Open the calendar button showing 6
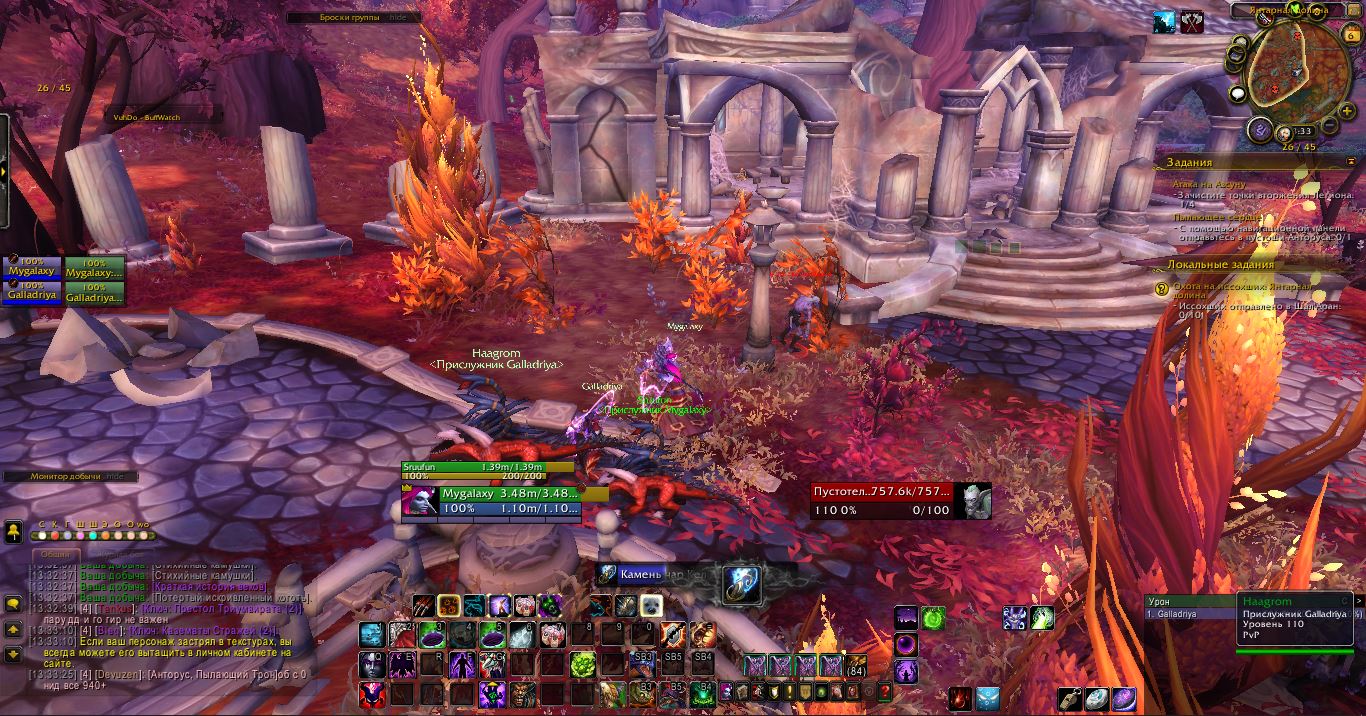Screen dimensions: 1366x716 (x=1349, y=34)
